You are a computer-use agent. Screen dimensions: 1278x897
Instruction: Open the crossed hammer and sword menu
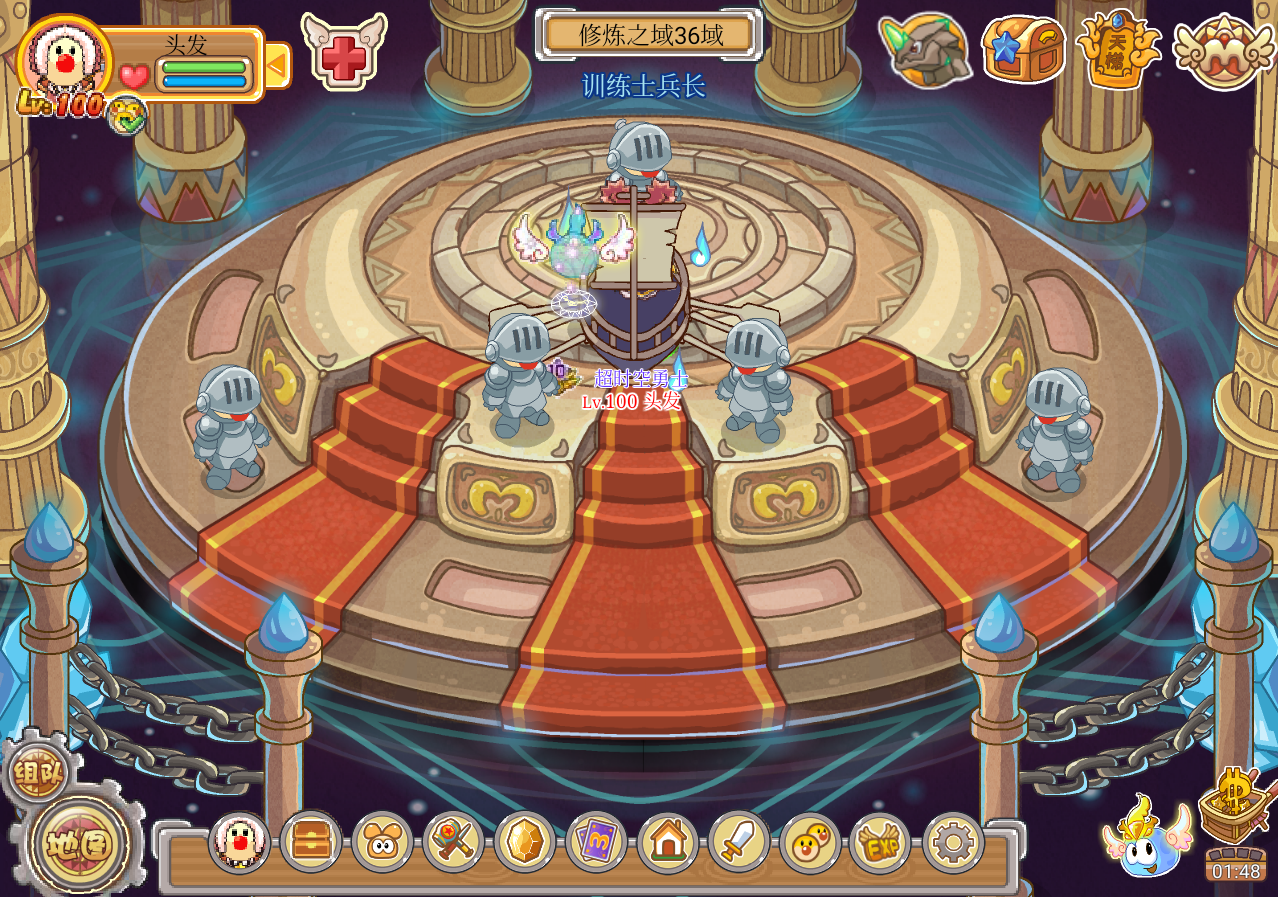click(x=454, y=843)
